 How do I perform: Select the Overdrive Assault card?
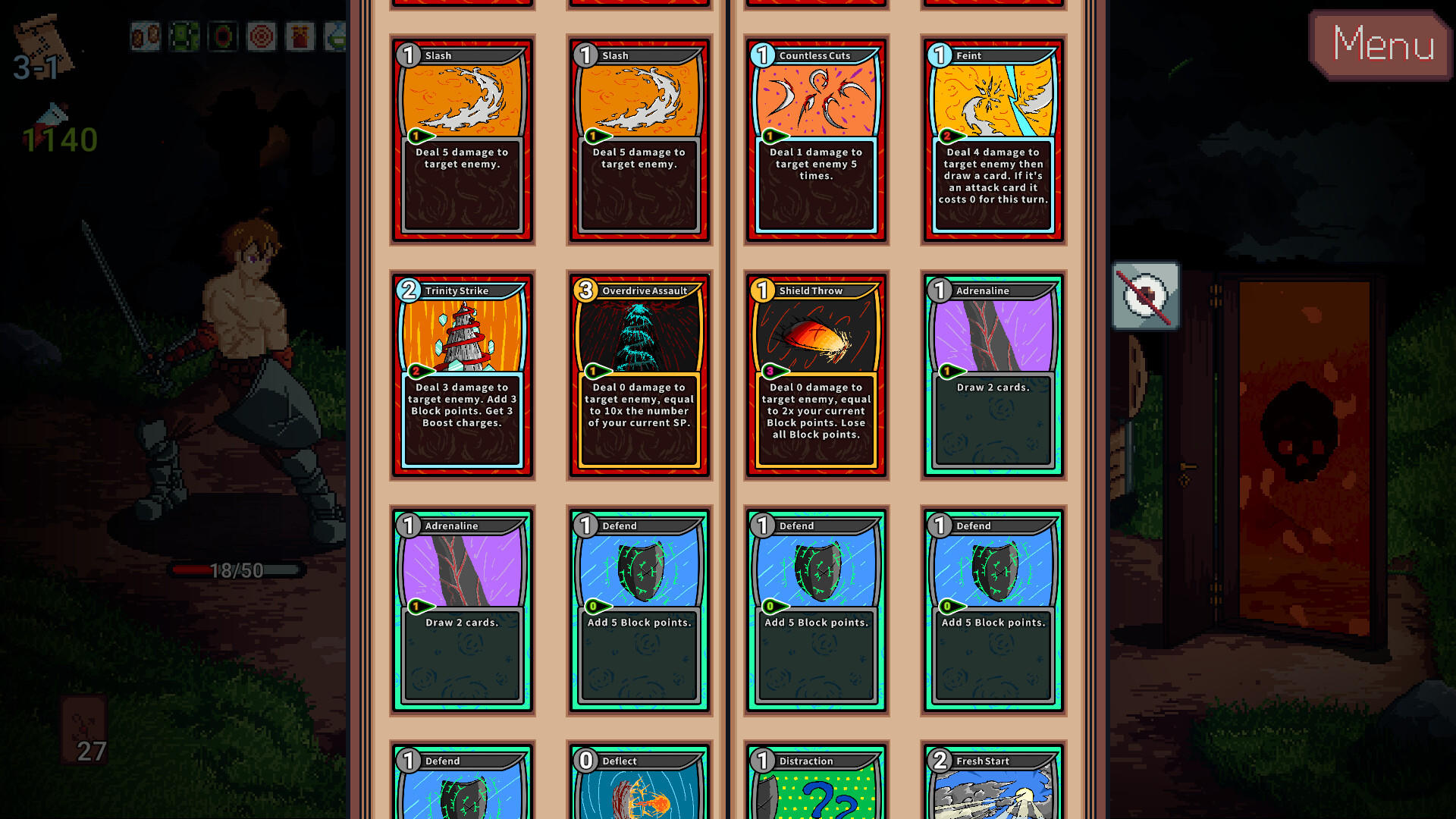click(x=639, y=375)
